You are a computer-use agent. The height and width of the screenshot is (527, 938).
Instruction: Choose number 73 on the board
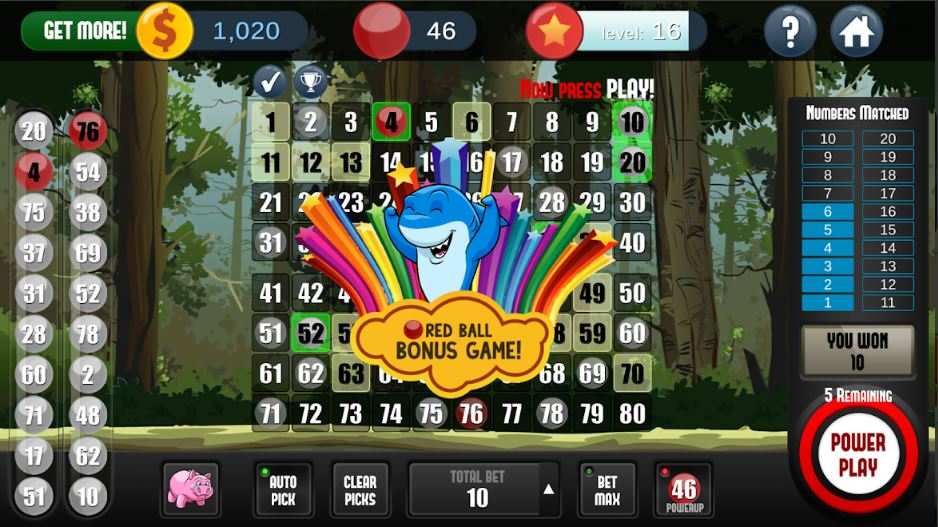click(350, 412)
